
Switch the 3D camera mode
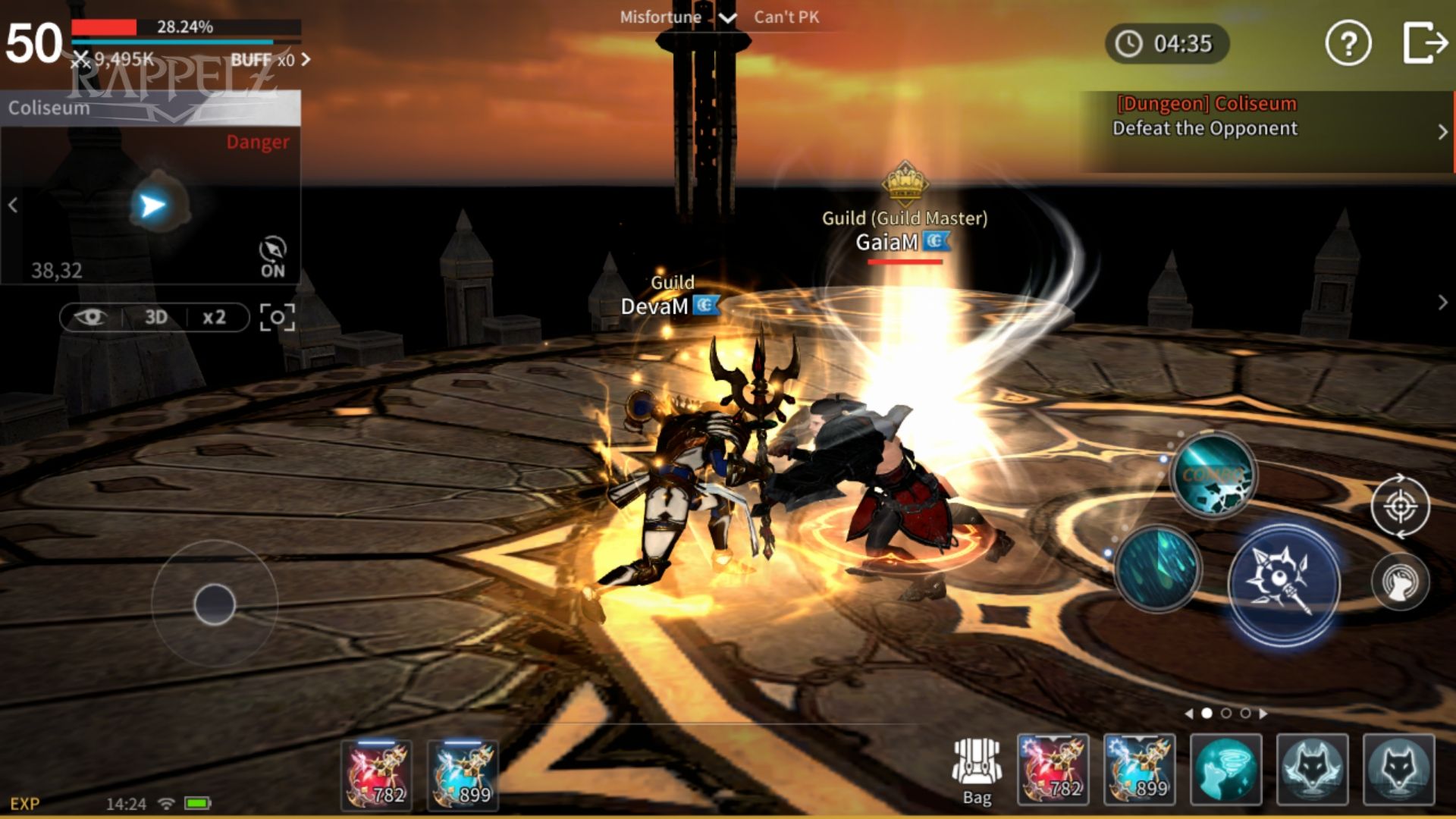pos(155,317)
